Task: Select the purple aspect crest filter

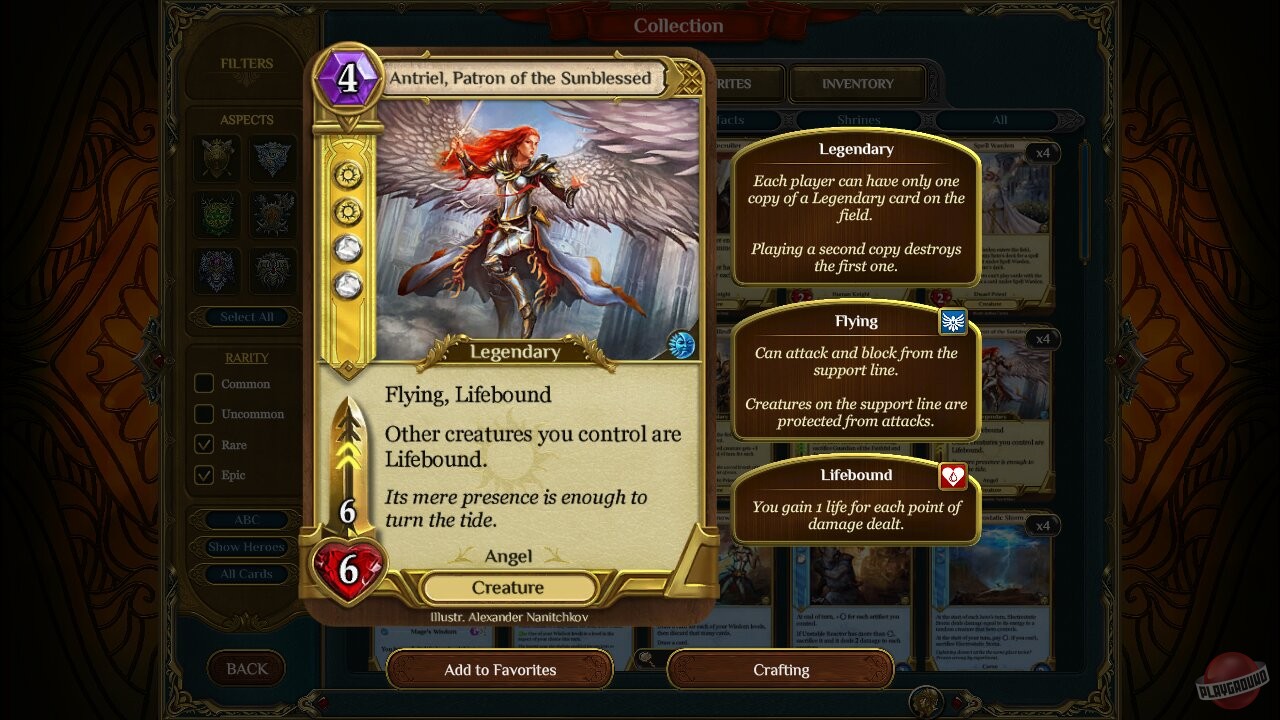Action: 217,271
